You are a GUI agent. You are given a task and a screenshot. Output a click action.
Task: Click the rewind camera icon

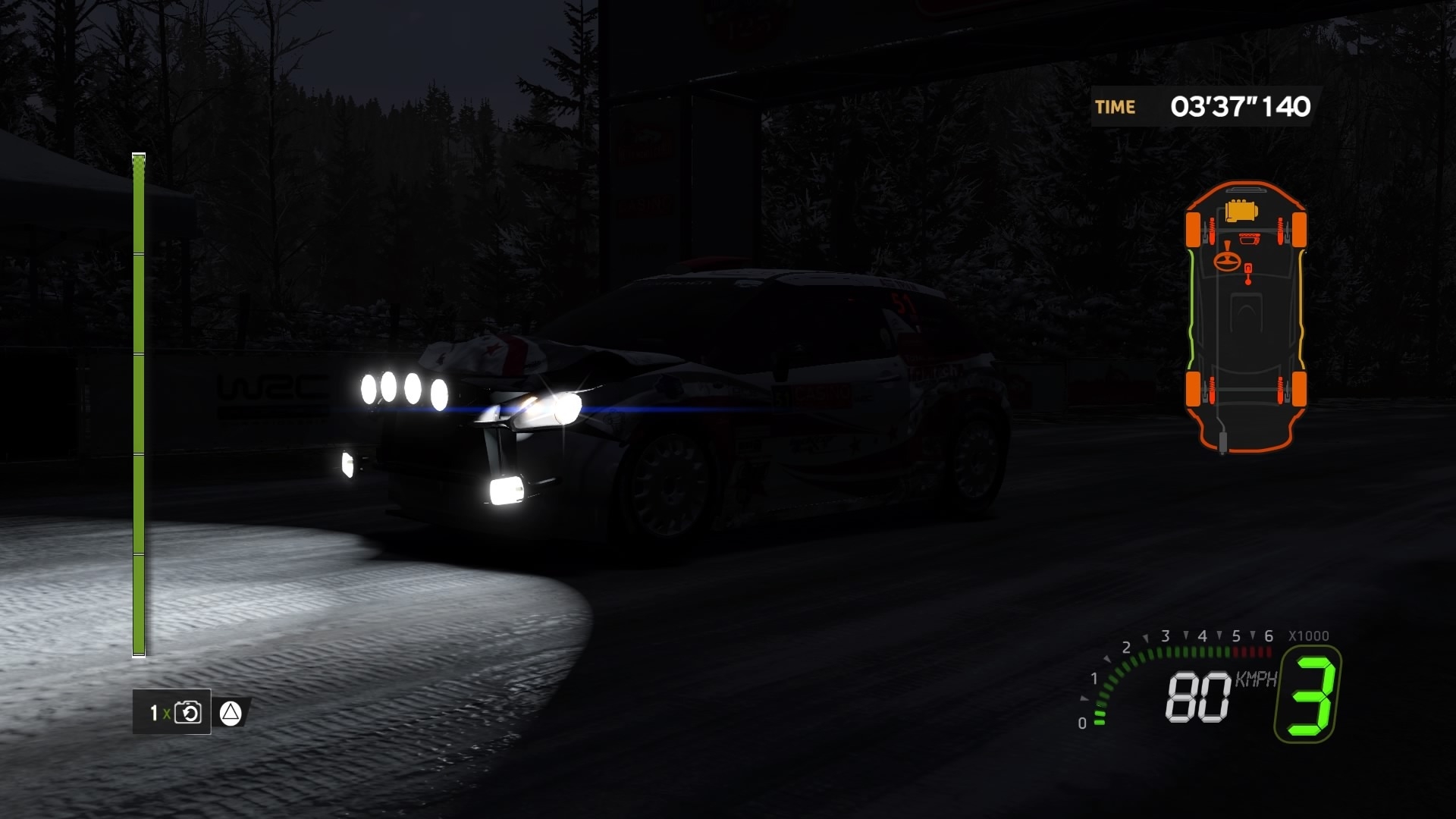(x=187, y=713)
